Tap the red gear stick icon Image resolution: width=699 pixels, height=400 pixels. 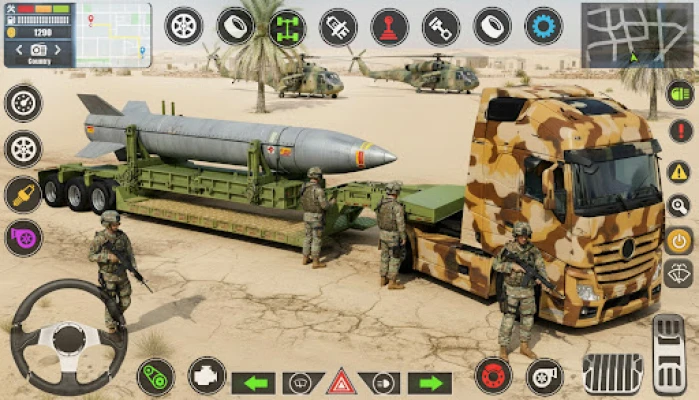tap(389, 27)
